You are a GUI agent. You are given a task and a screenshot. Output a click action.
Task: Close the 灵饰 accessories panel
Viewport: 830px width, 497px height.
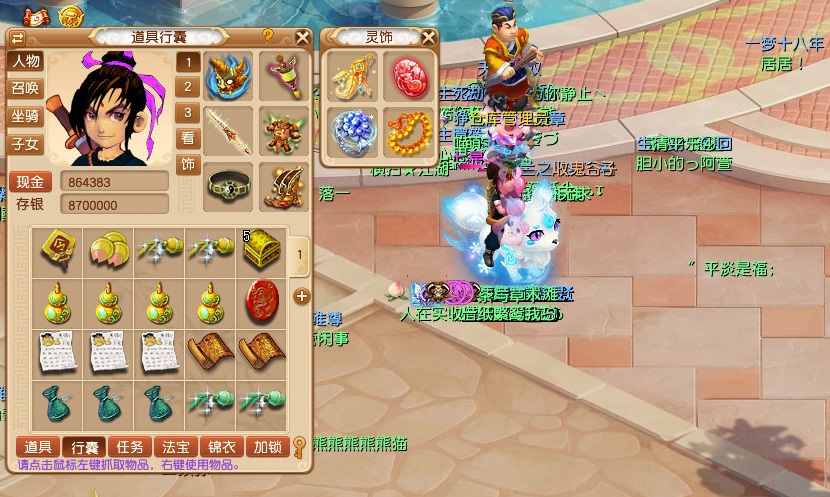(428, 38)
